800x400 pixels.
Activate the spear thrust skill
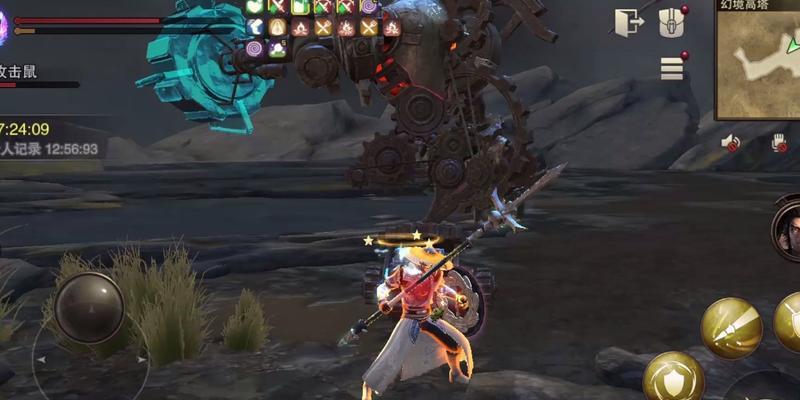731,328
